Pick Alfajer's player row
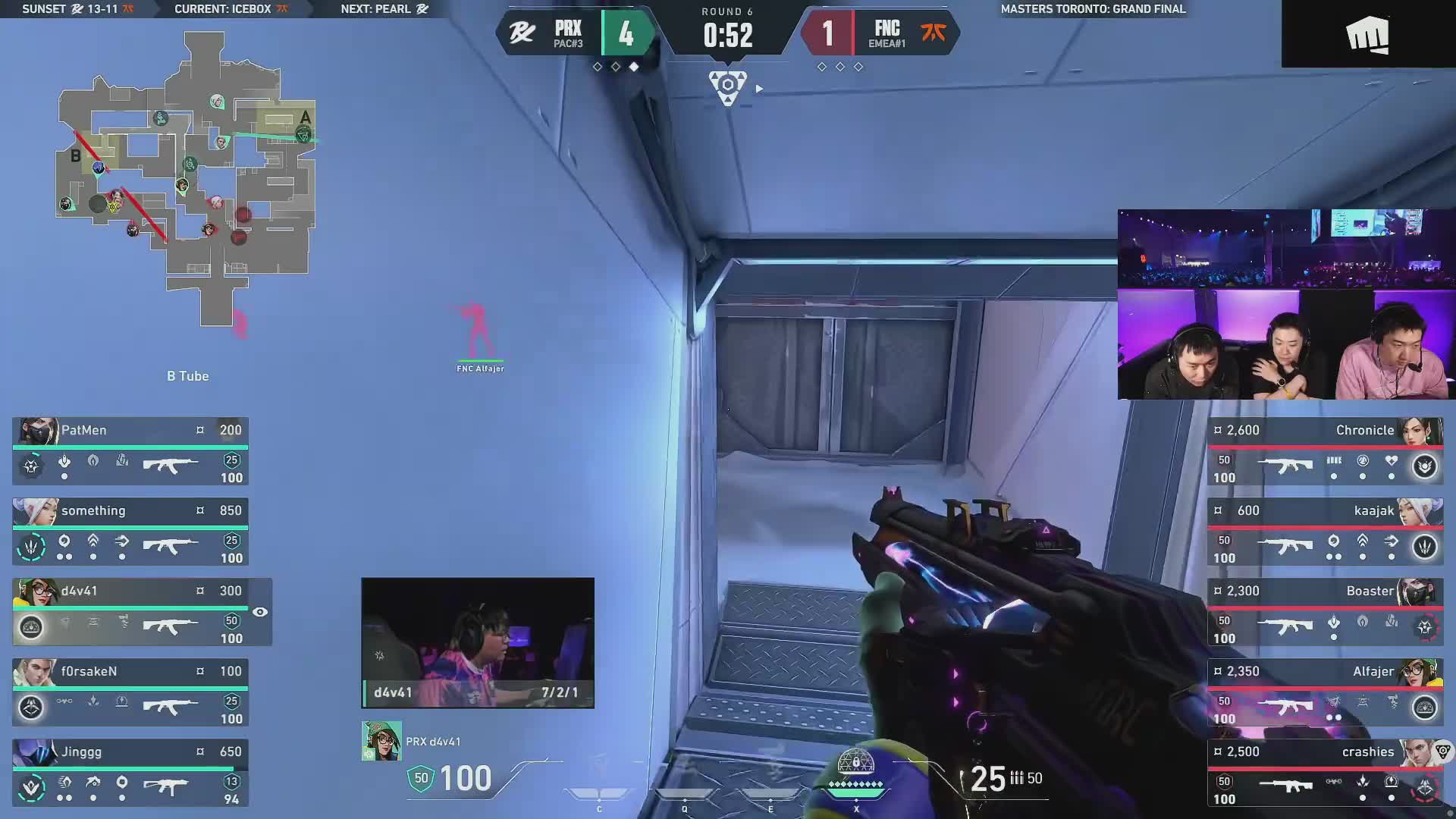The image size is (1456, 819). (1325, 692)
